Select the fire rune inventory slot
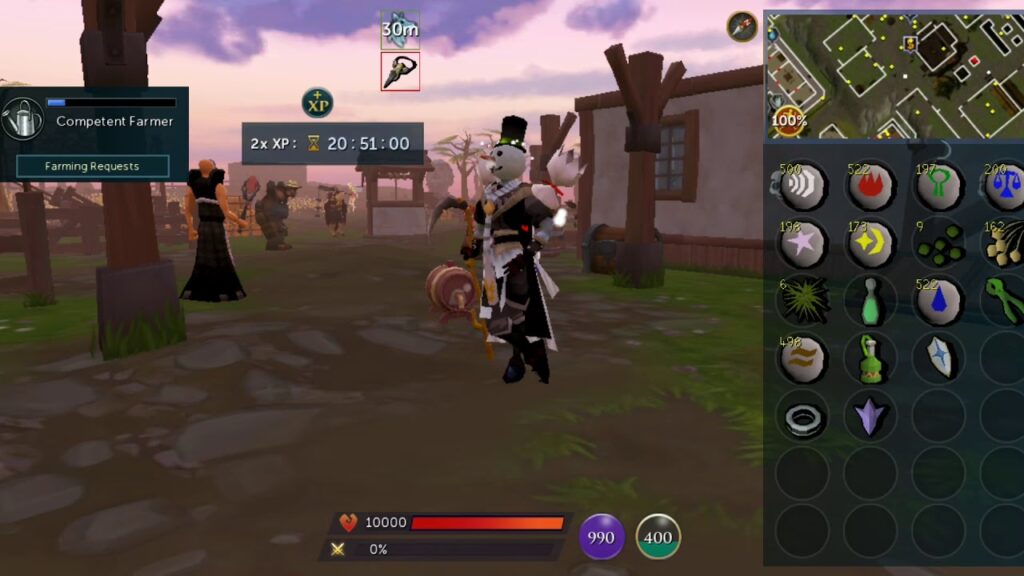 click(x=870, y=187)
